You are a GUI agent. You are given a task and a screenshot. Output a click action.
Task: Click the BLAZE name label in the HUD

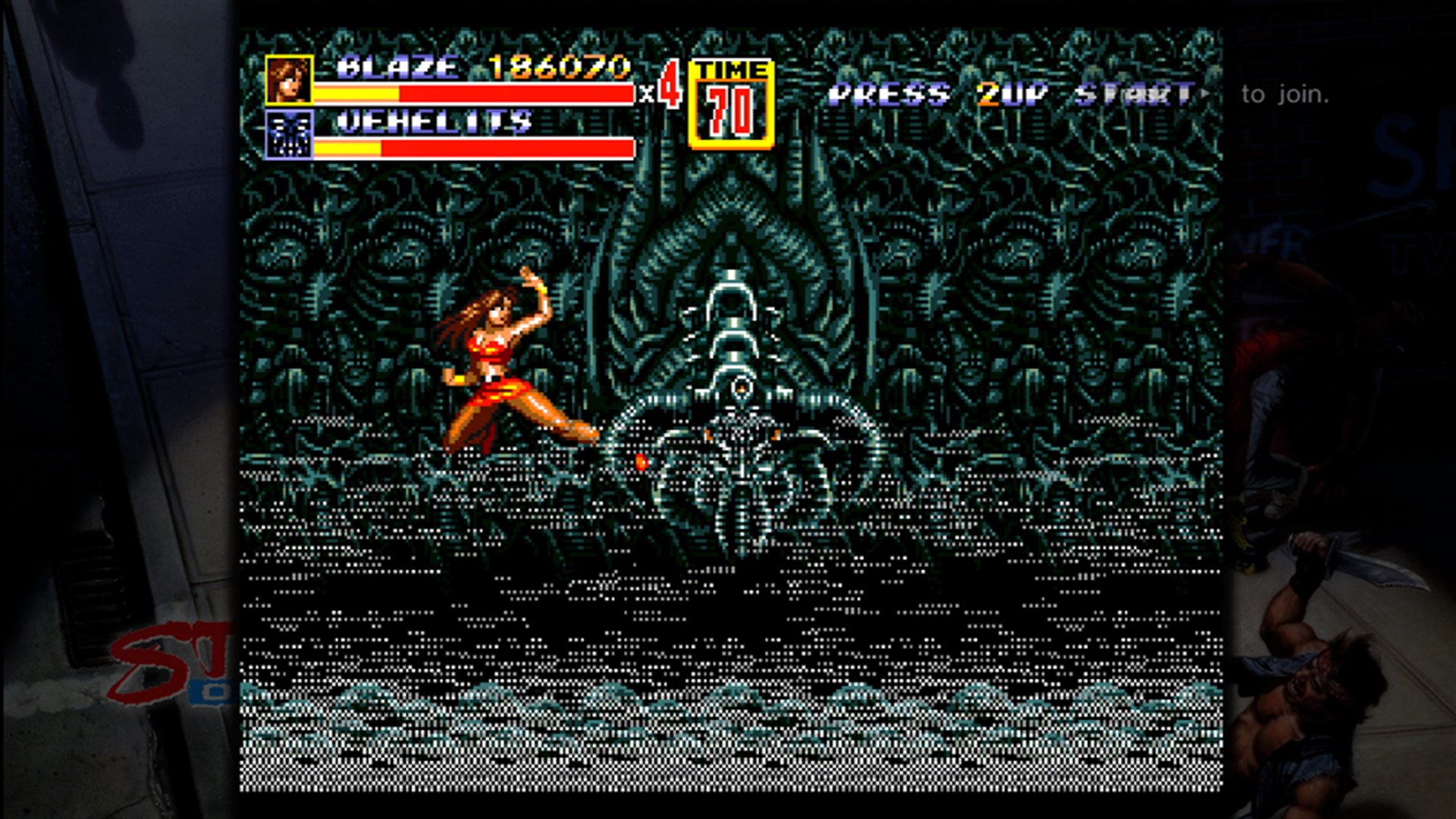397,67
